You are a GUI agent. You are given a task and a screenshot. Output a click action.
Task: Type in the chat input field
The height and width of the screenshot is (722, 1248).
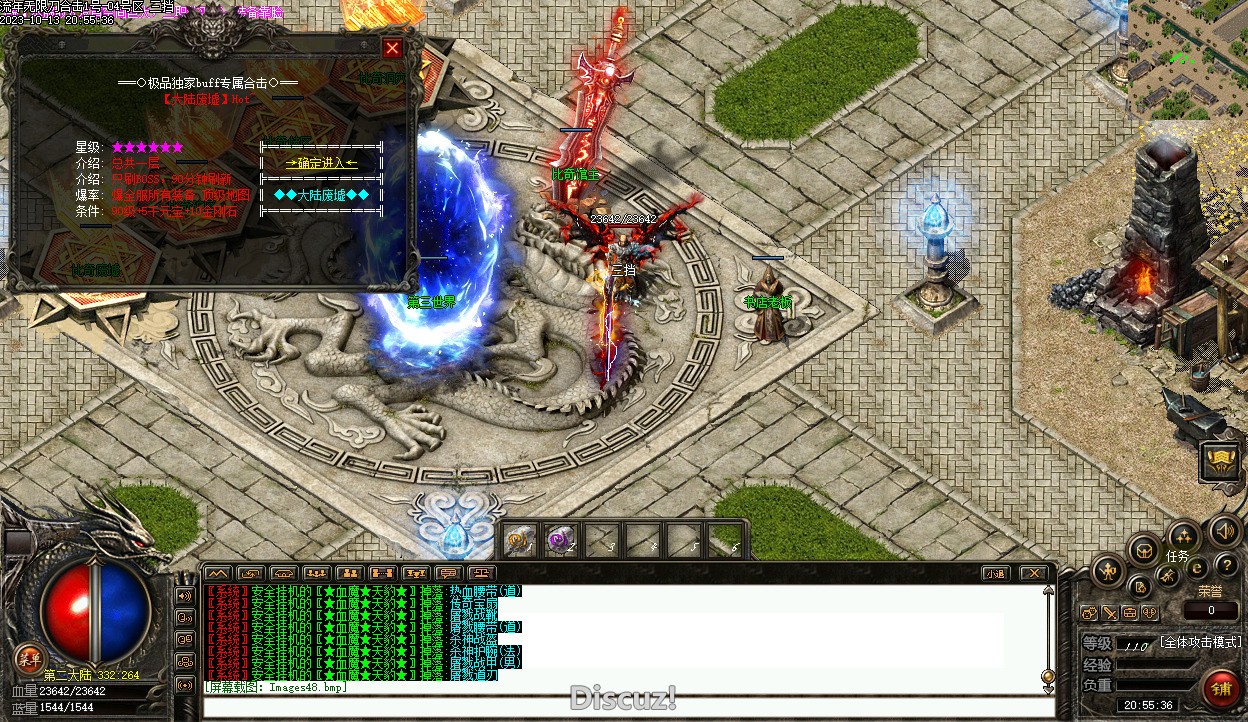point(620,708)
